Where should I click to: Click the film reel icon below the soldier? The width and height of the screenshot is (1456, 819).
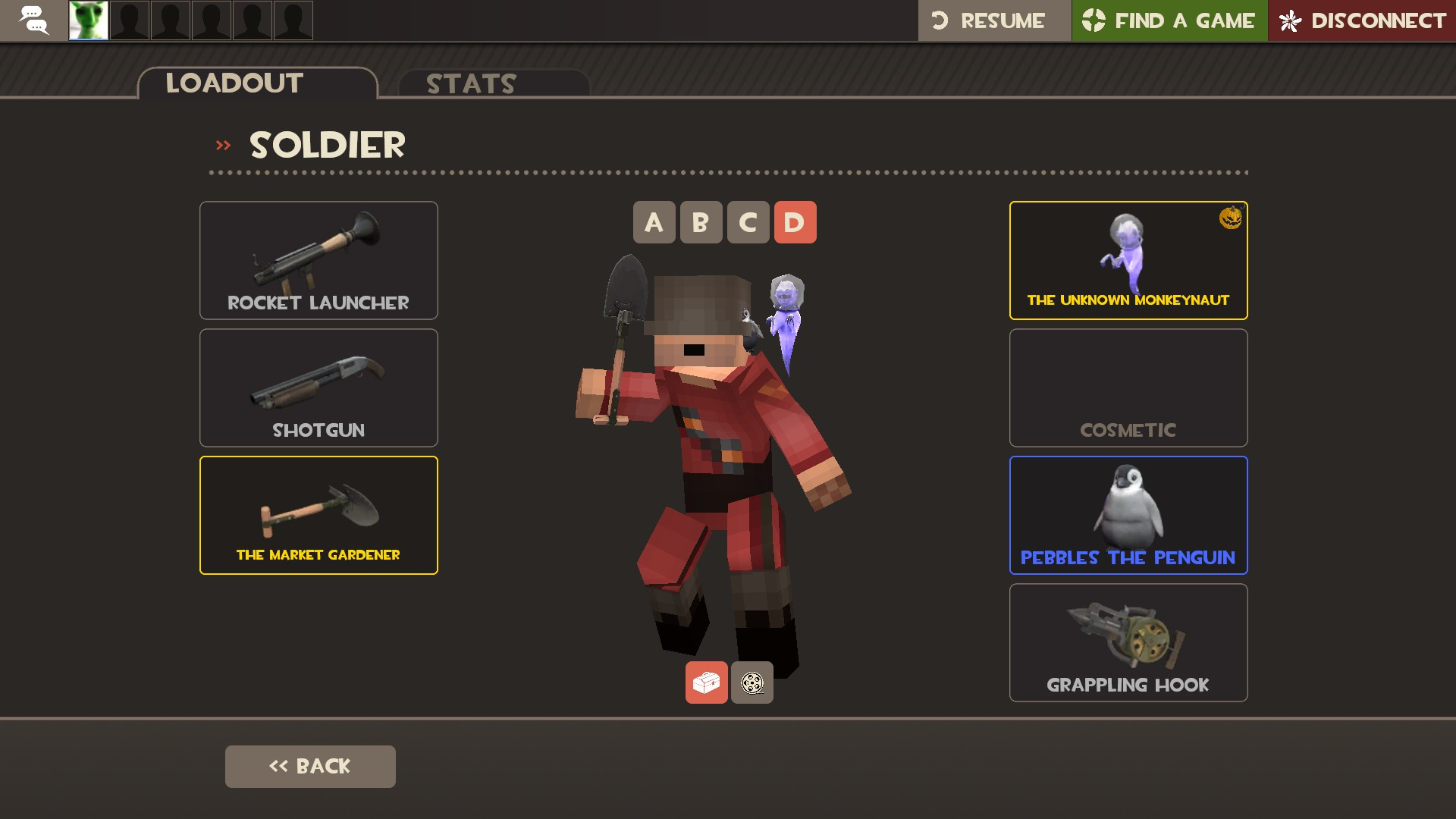click(752, 682)
